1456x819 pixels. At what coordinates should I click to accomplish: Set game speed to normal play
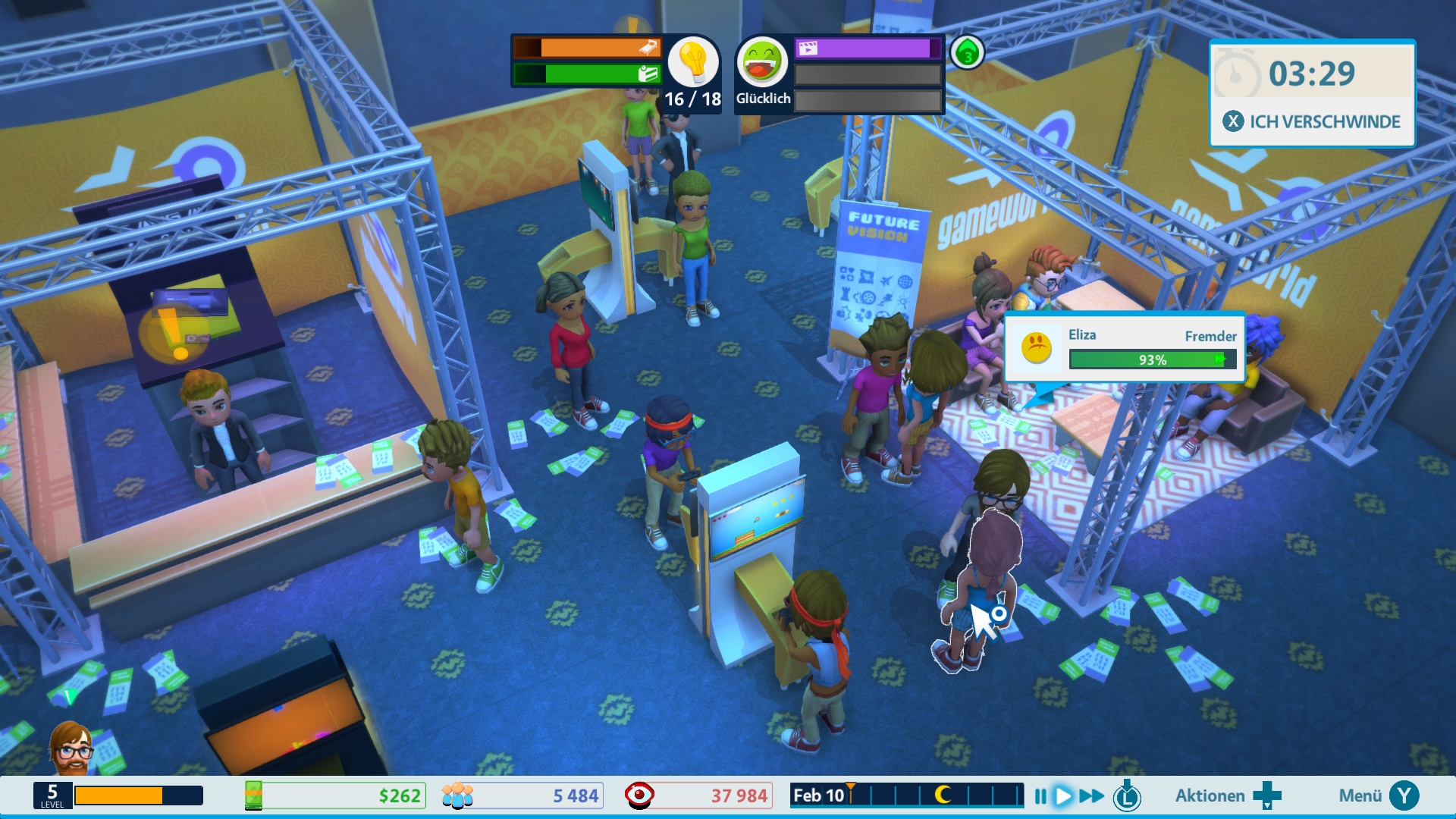[x=1063, y=795]
